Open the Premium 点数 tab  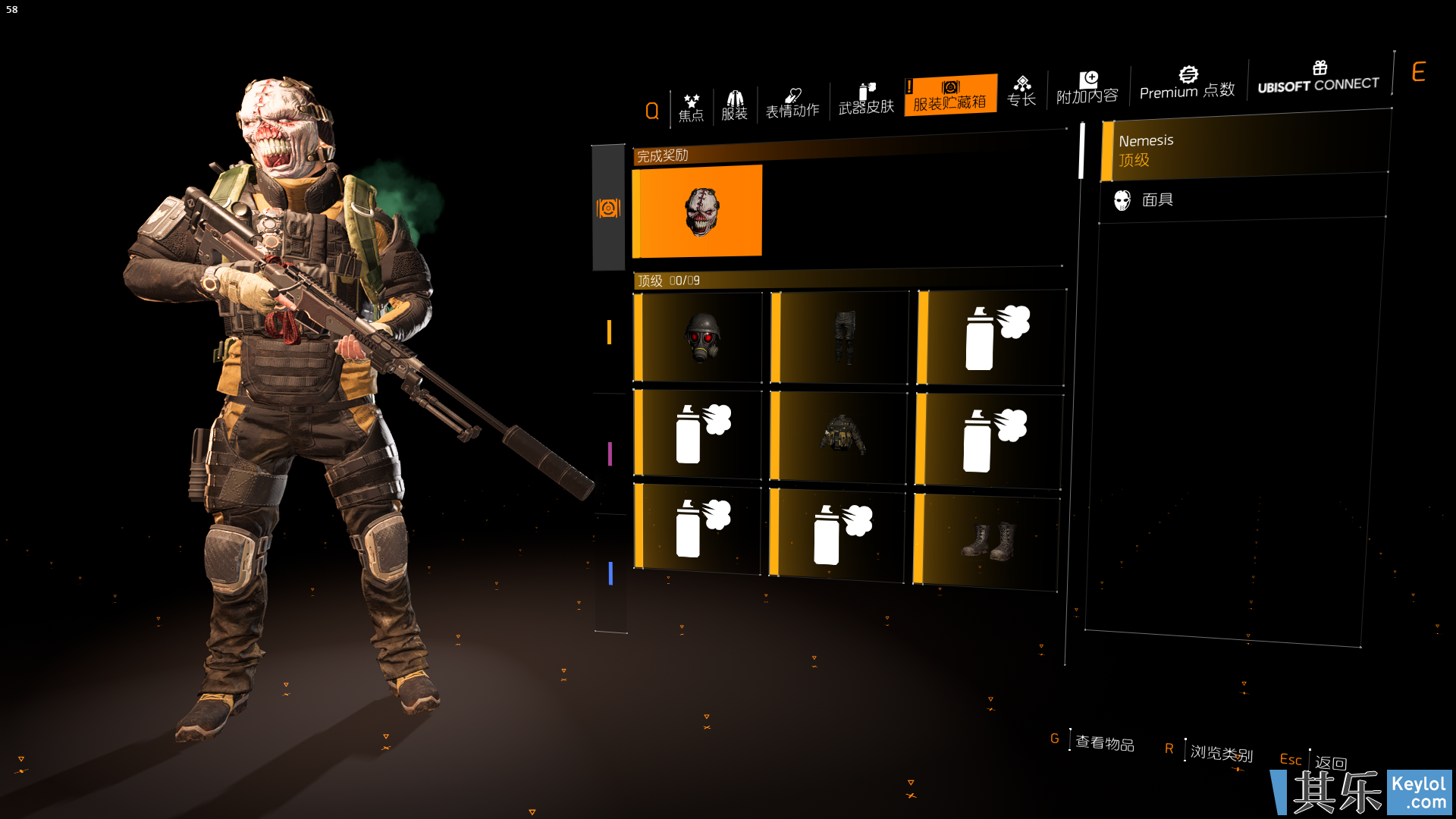[1187, 83]
